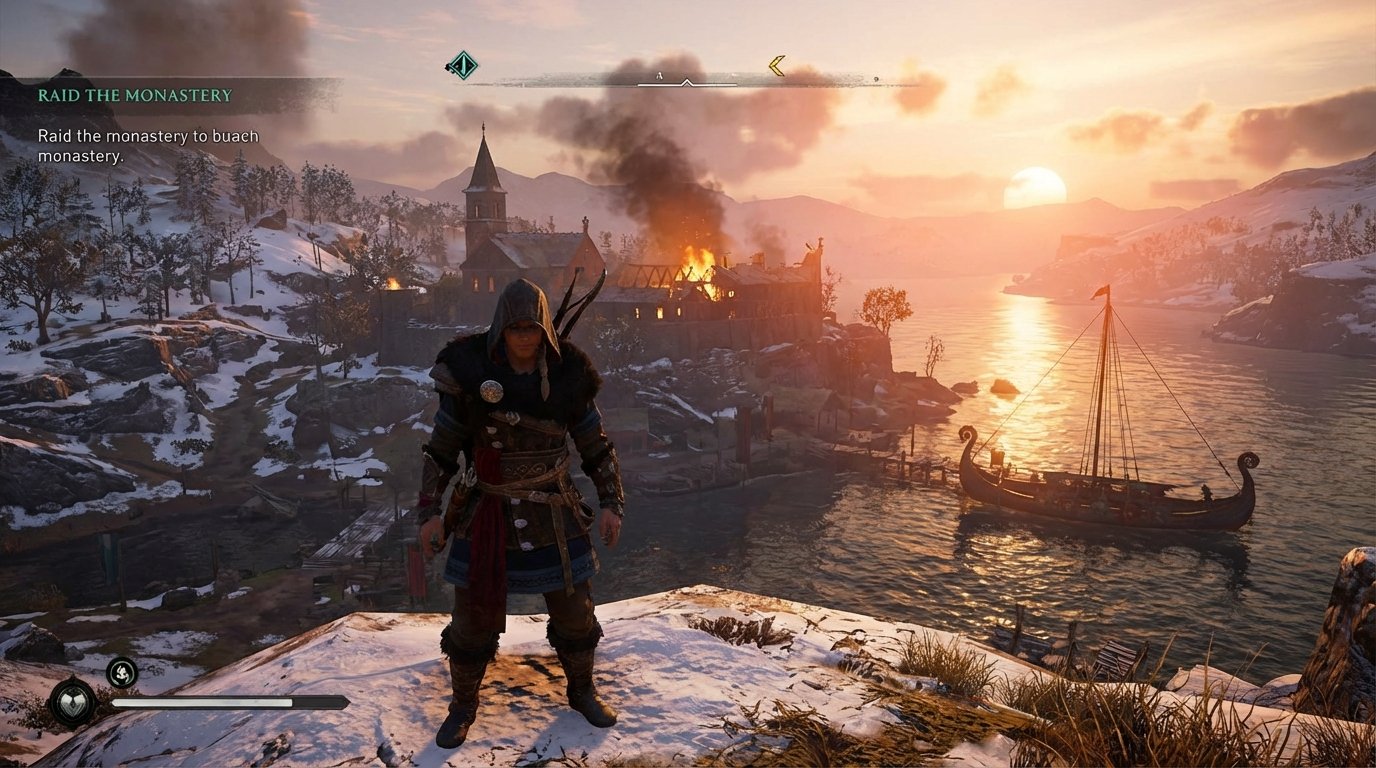The image size is (1376, 768).
Task: Click the center notch of the compass bar
Action: pos(687,82)
